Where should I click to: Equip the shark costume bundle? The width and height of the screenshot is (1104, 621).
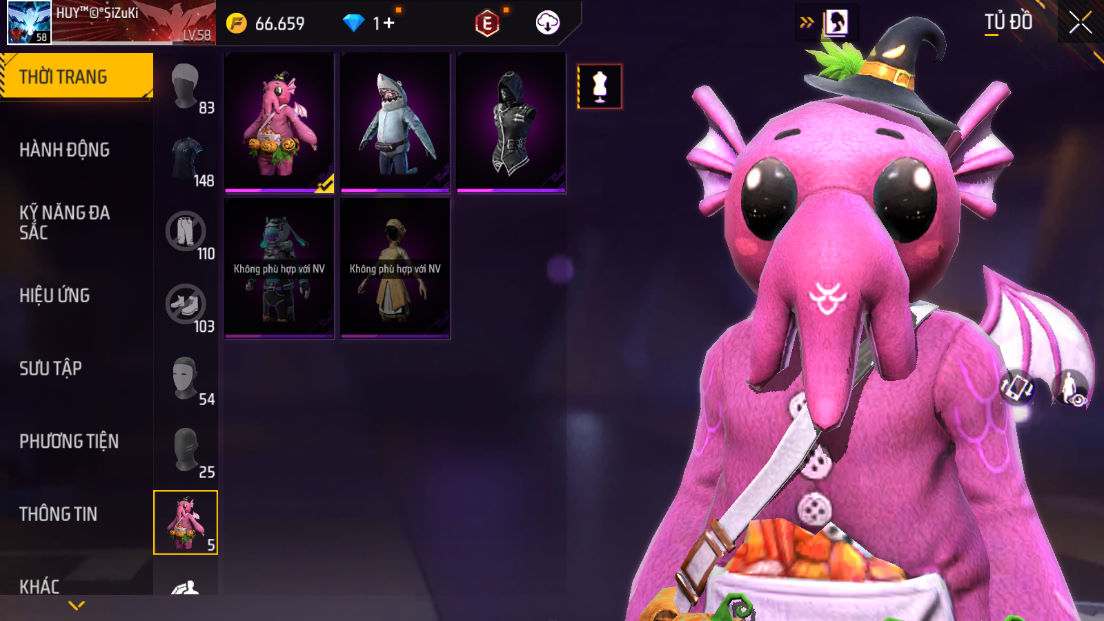click(396, 122)
